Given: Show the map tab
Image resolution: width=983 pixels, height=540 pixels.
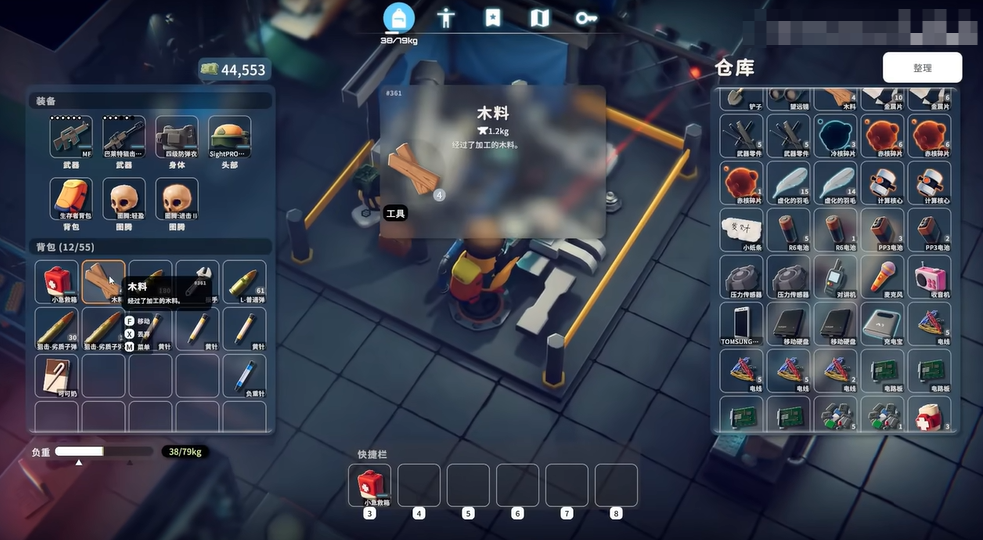Looking at the screenshot, I should click(x=540, y=18).
